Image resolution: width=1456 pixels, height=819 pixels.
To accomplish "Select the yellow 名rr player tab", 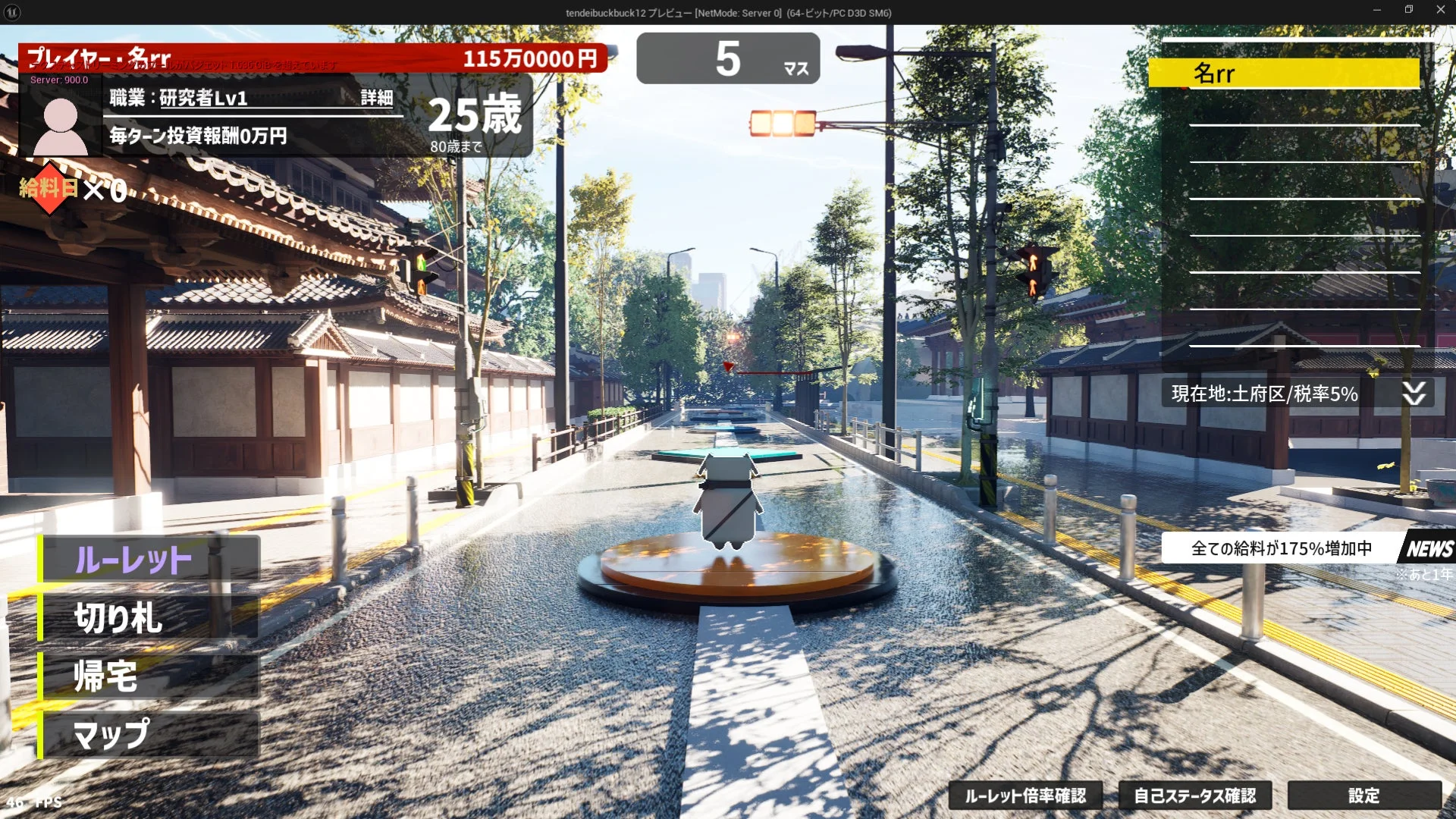I will [x=1285, y=73].
